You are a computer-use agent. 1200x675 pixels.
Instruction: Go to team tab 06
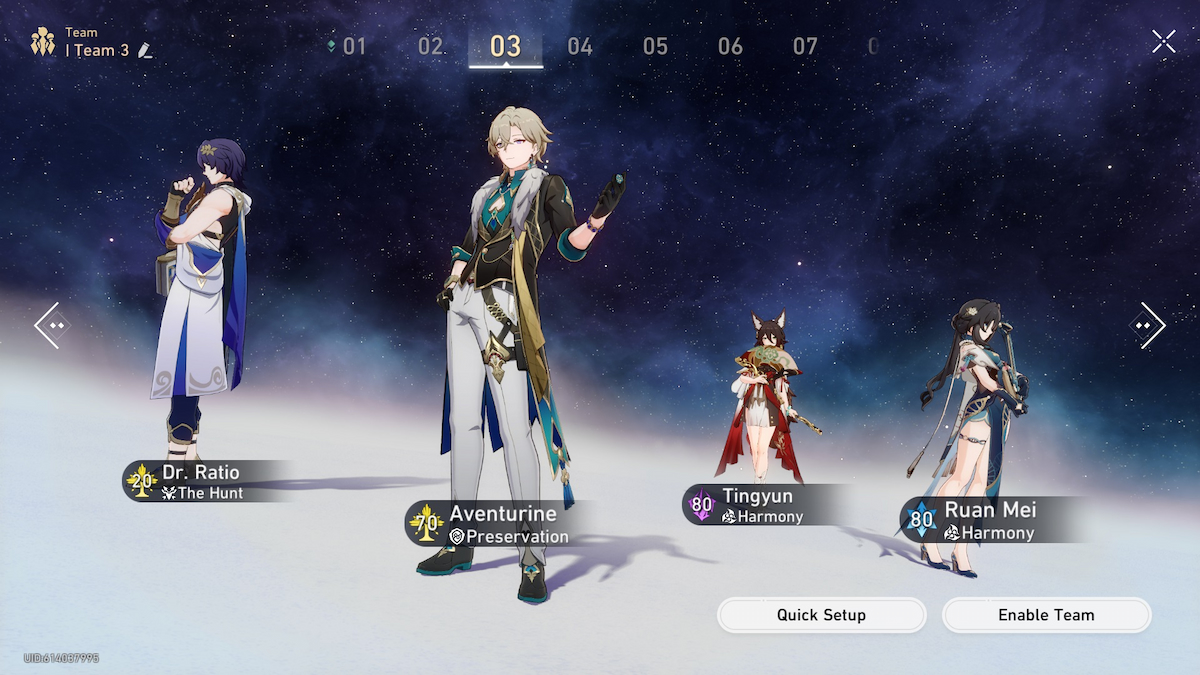730,46
